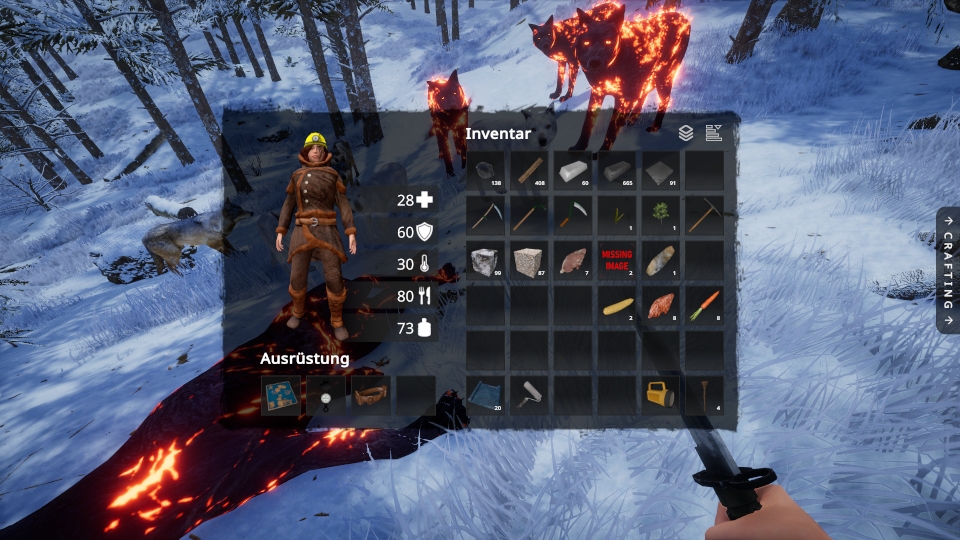This screenshot has width=960, height=540.
Task: Click the equipped map slot
Action: pos(281,395)
